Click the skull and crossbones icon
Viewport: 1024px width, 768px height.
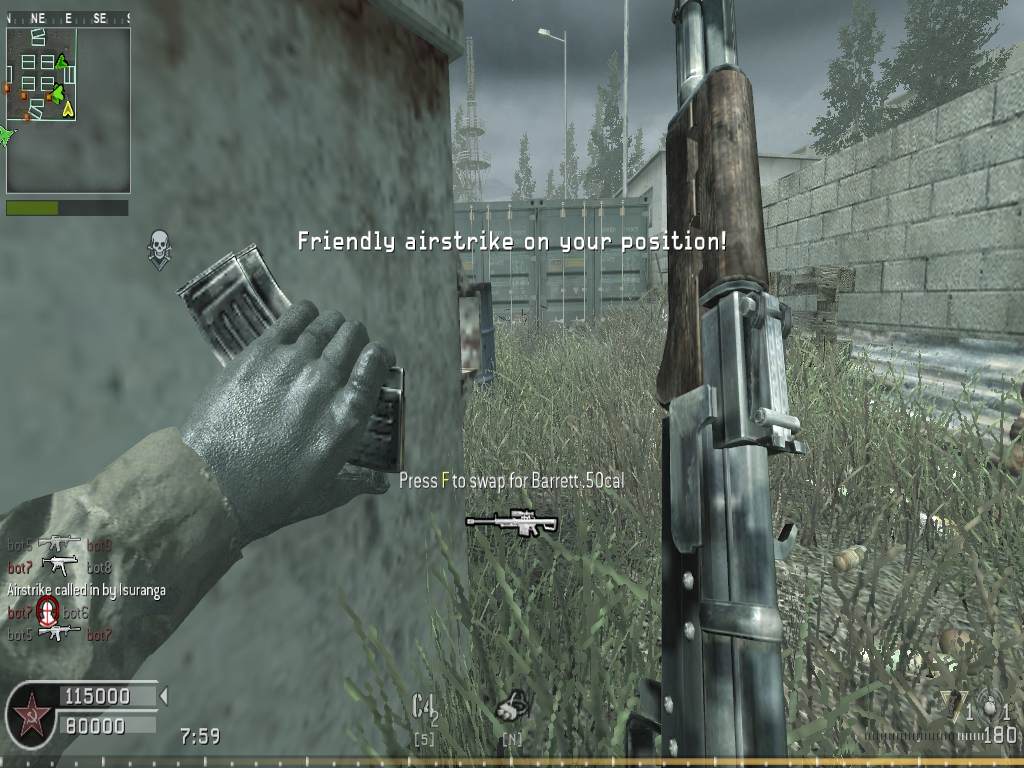[x=158, y=249]
